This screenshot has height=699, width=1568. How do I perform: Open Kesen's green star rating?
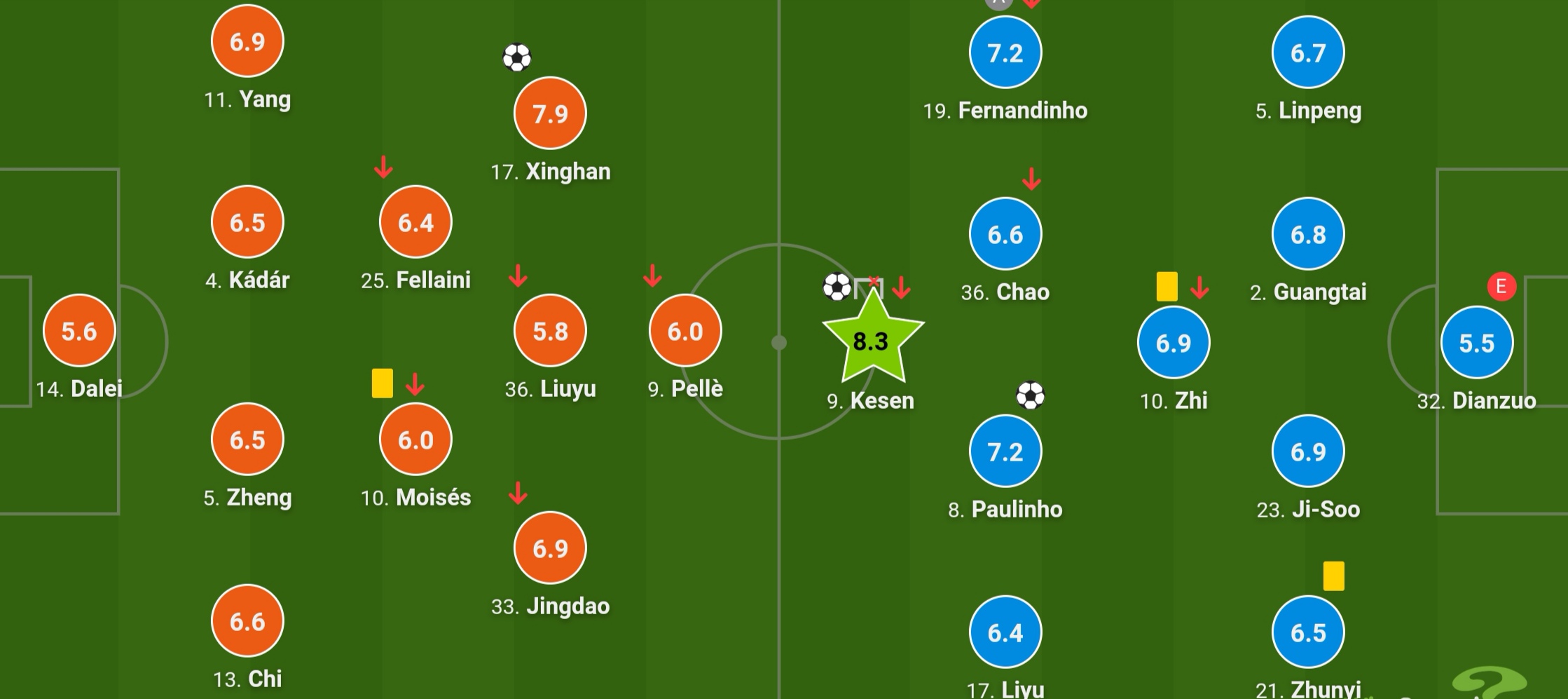click(872, 340)
